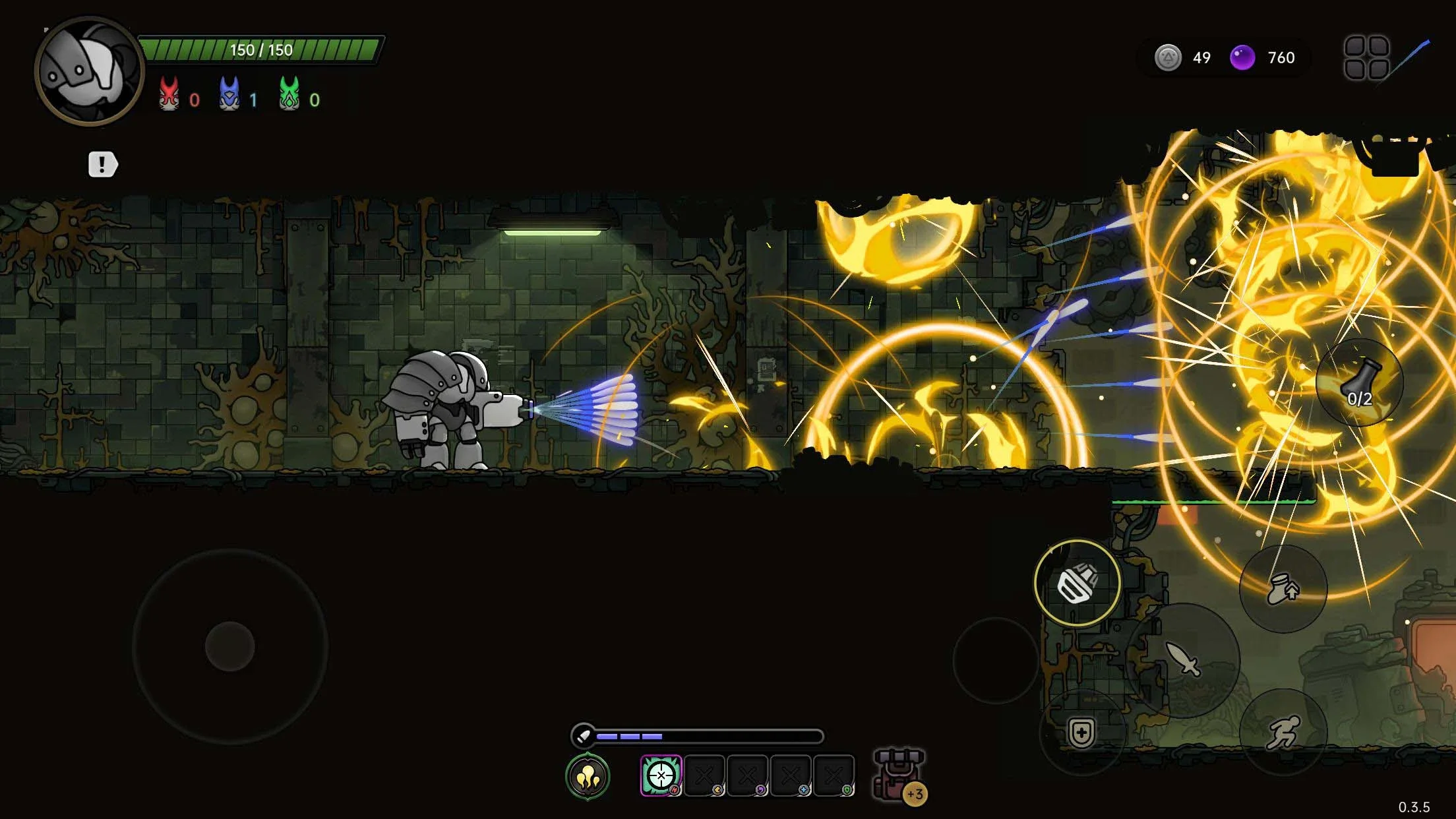Dash with the running figure button
1456x819 pixels.
point(1283,732)
